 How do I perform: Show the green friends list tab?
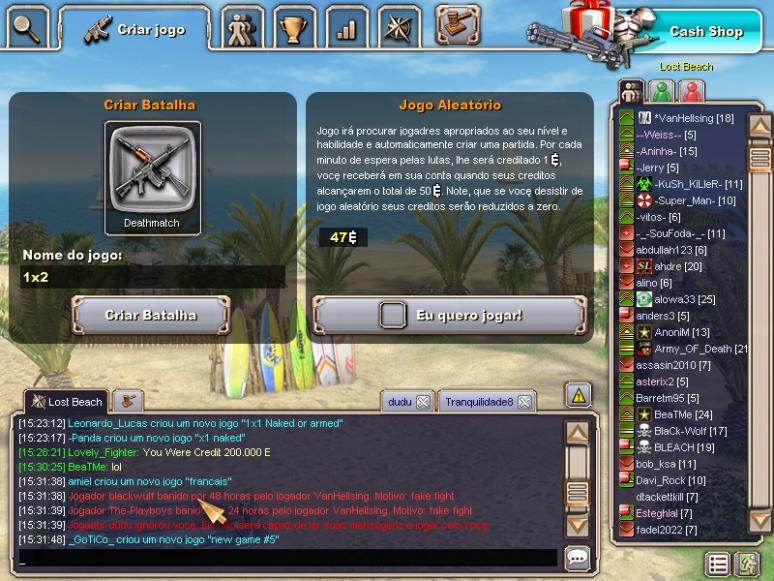point(661,91)
